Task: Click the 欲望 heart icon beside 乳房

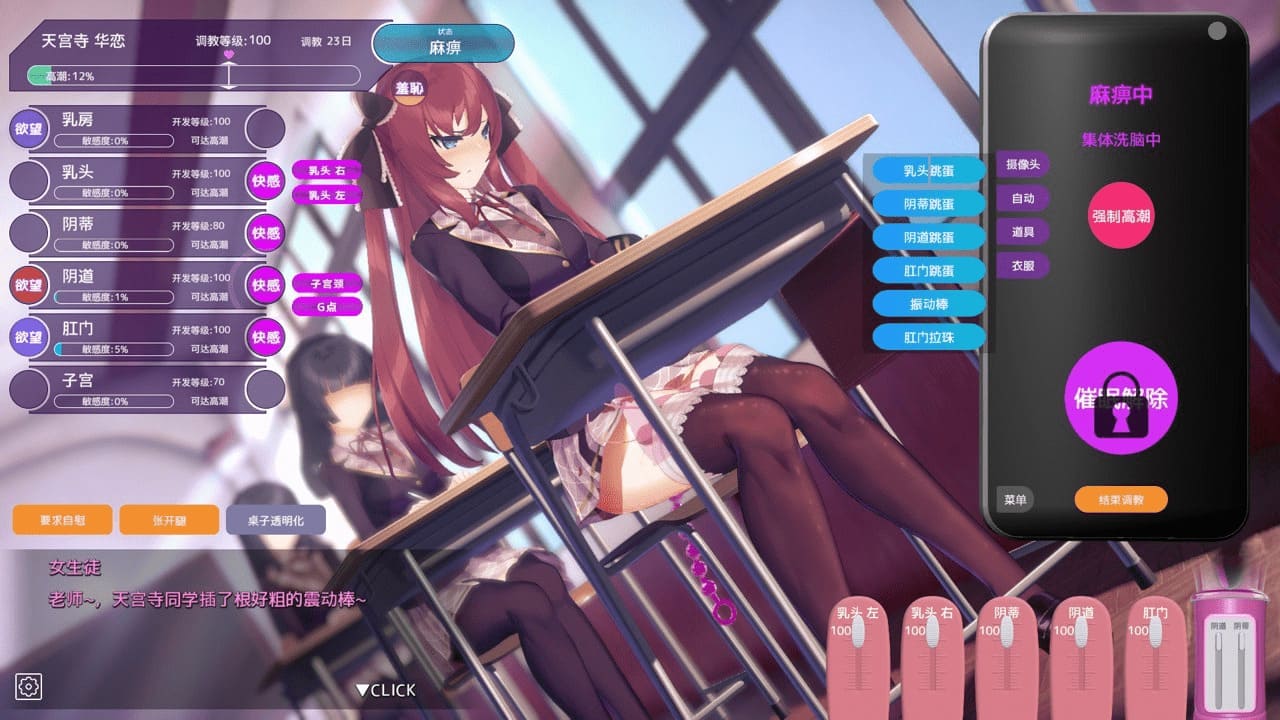Action: 29,128
